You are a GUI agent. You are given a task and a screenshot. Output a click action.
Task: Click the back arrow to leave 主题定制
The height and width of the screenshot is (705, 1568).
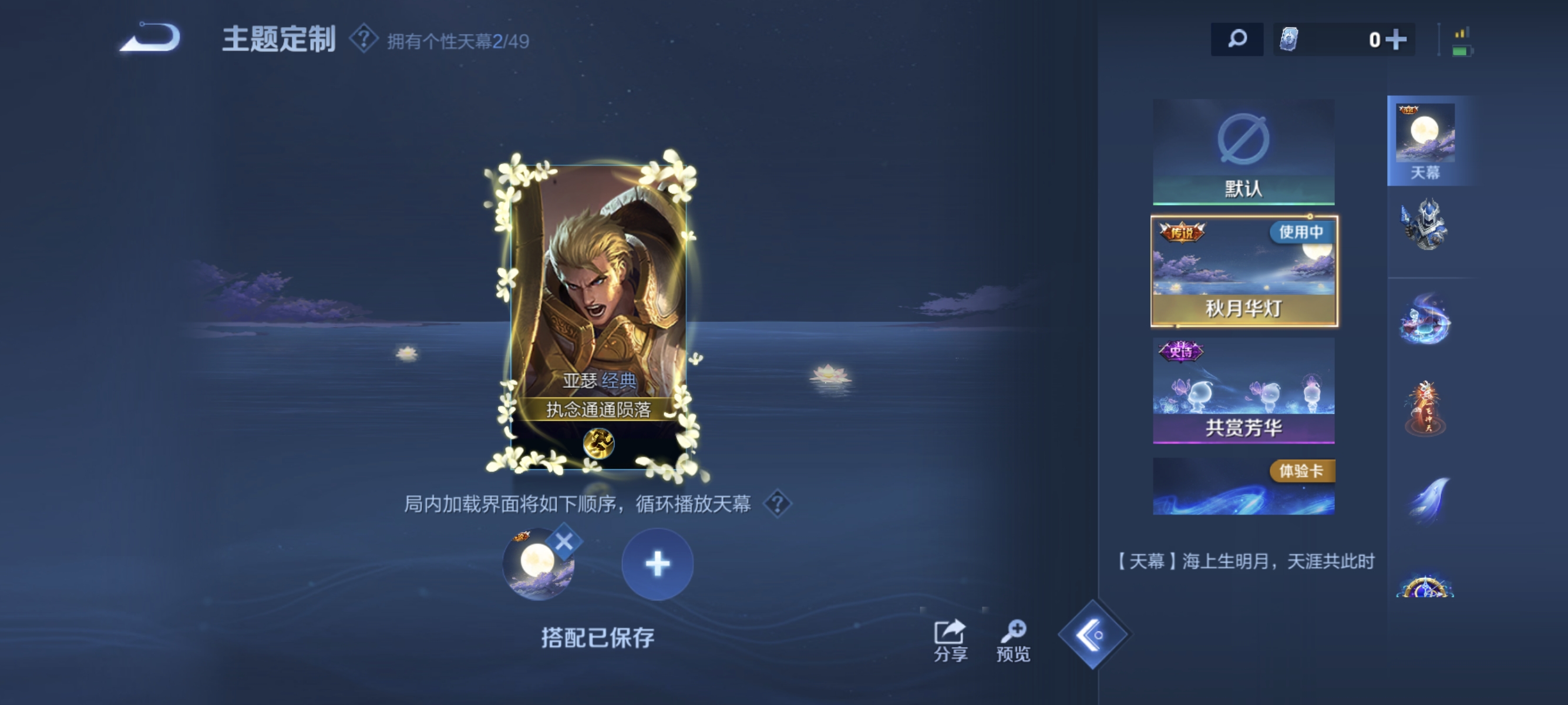click(149, 38)
